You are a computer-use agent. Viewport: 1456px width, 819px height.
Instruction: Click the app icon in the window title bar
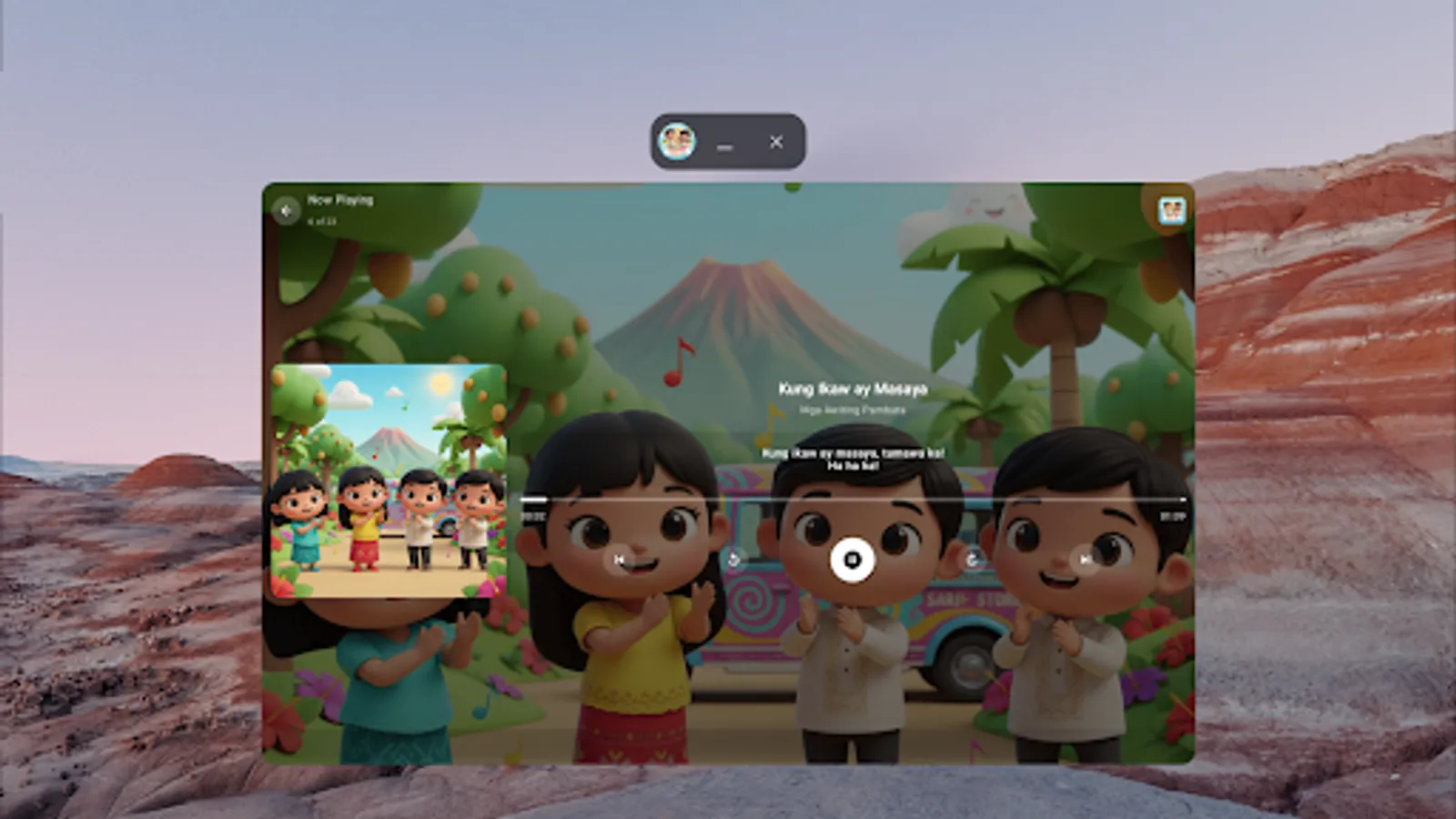click(677, 142)
